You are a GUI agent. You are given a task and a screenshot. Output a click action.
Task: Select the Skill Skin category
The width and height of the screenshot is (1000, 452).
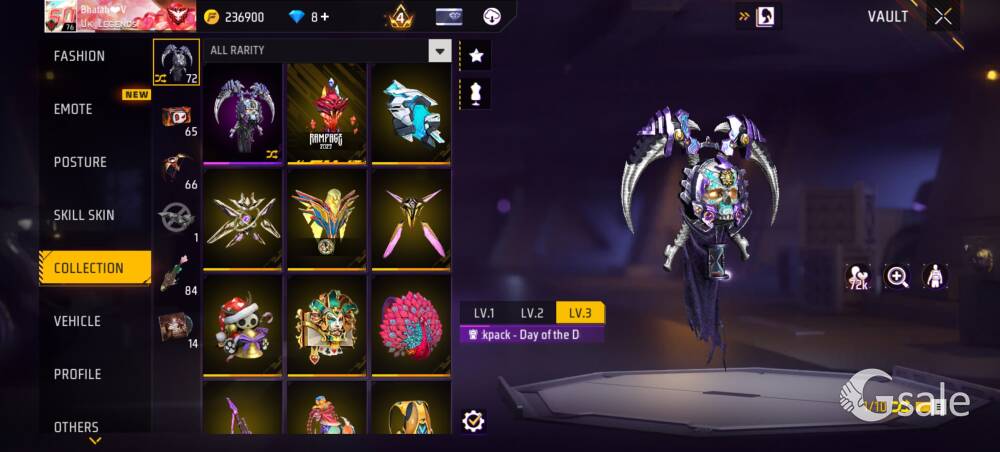(x=84, y=216)
